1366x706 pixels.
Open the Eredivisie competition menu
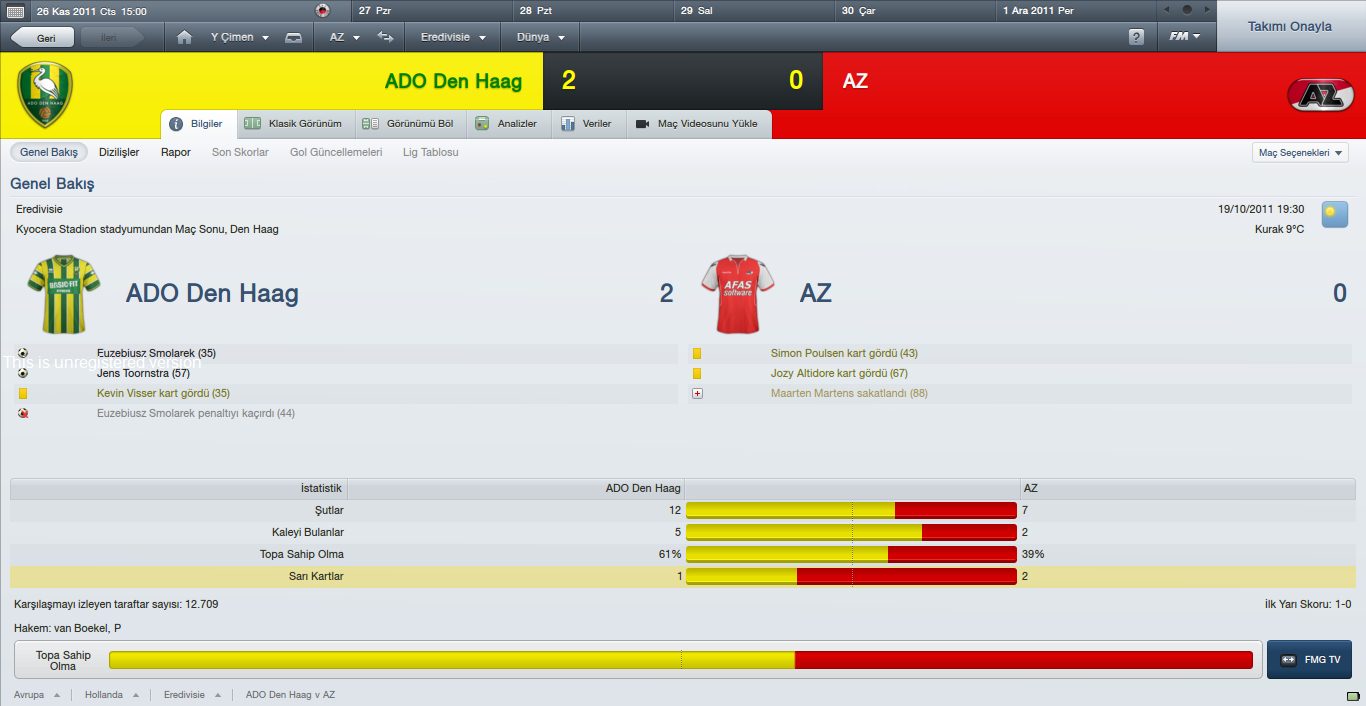(x=453, y=38)
